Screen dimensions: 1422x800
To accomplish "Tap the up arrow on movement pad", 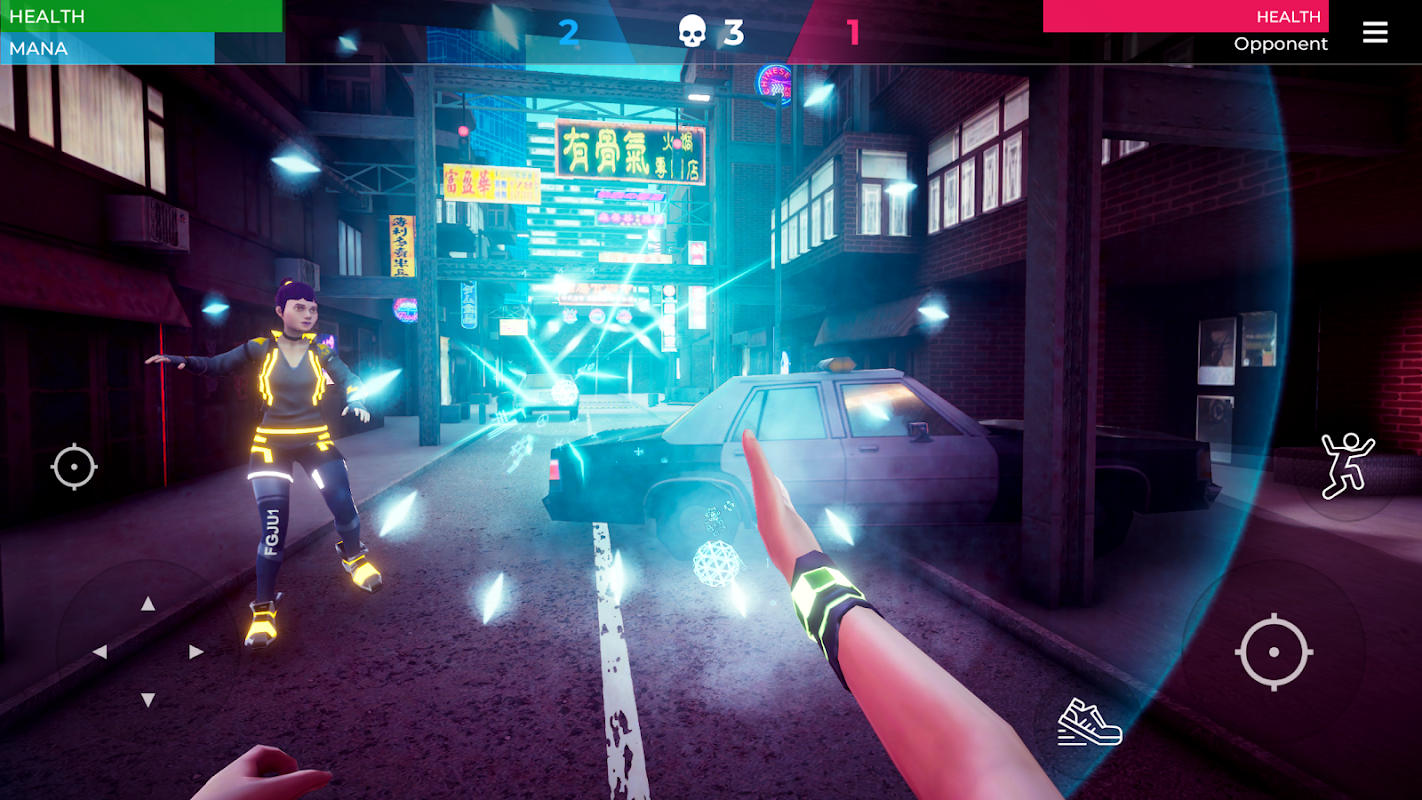I will click(x=148, y=603).
